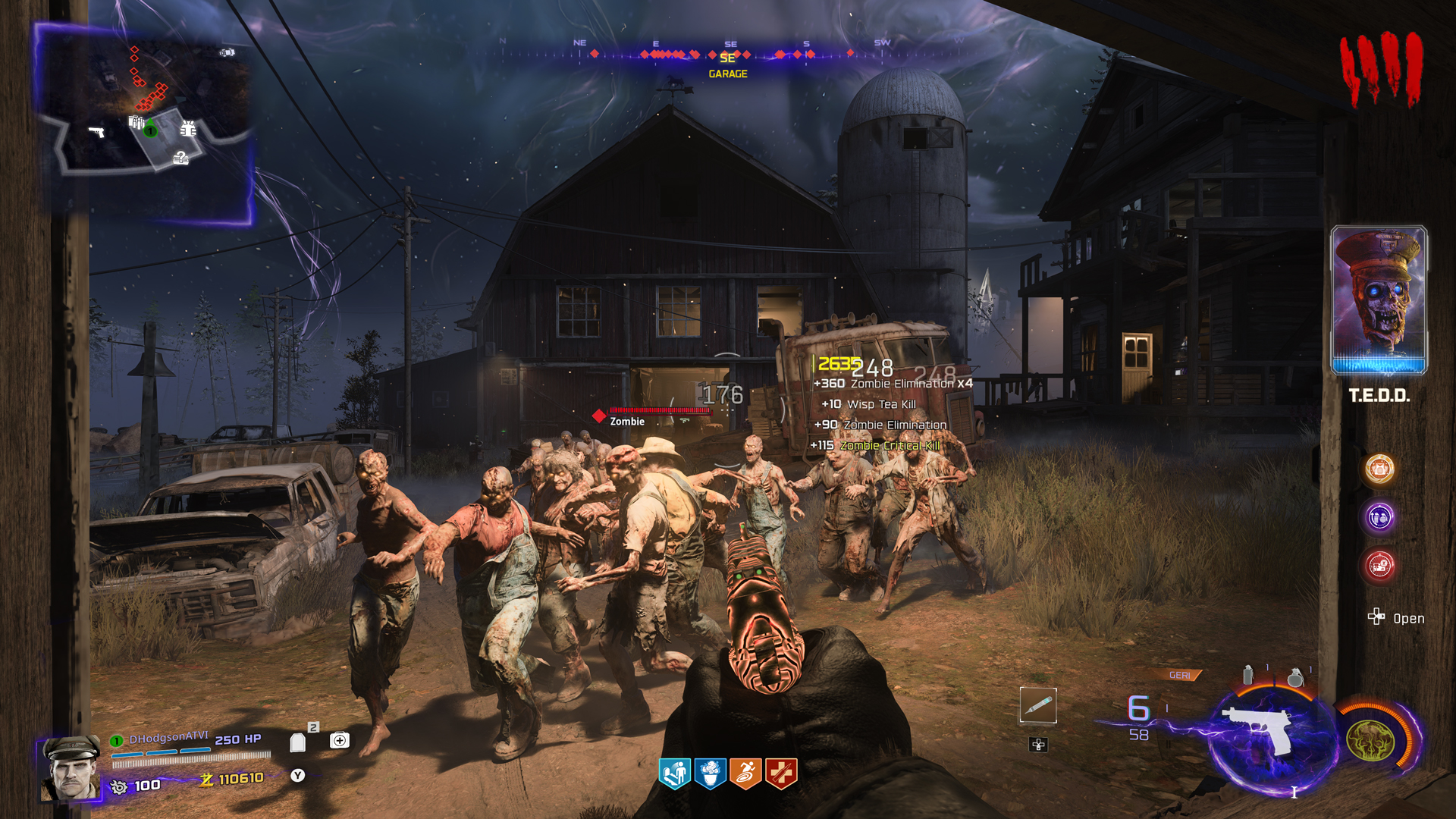Select the red cross bullet perk icon
Viewport: 1456px width, 819px height.
coord(781,773)
